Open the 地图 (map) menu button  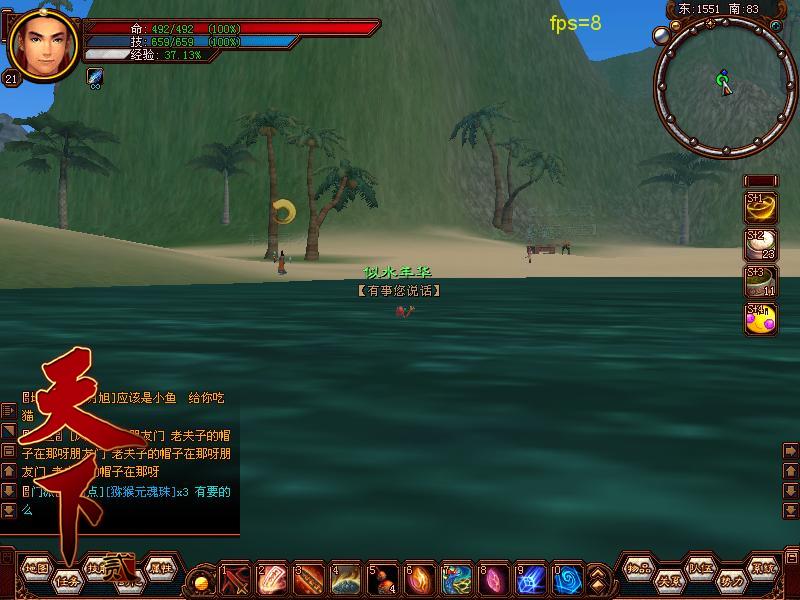[x=36, y=568]
